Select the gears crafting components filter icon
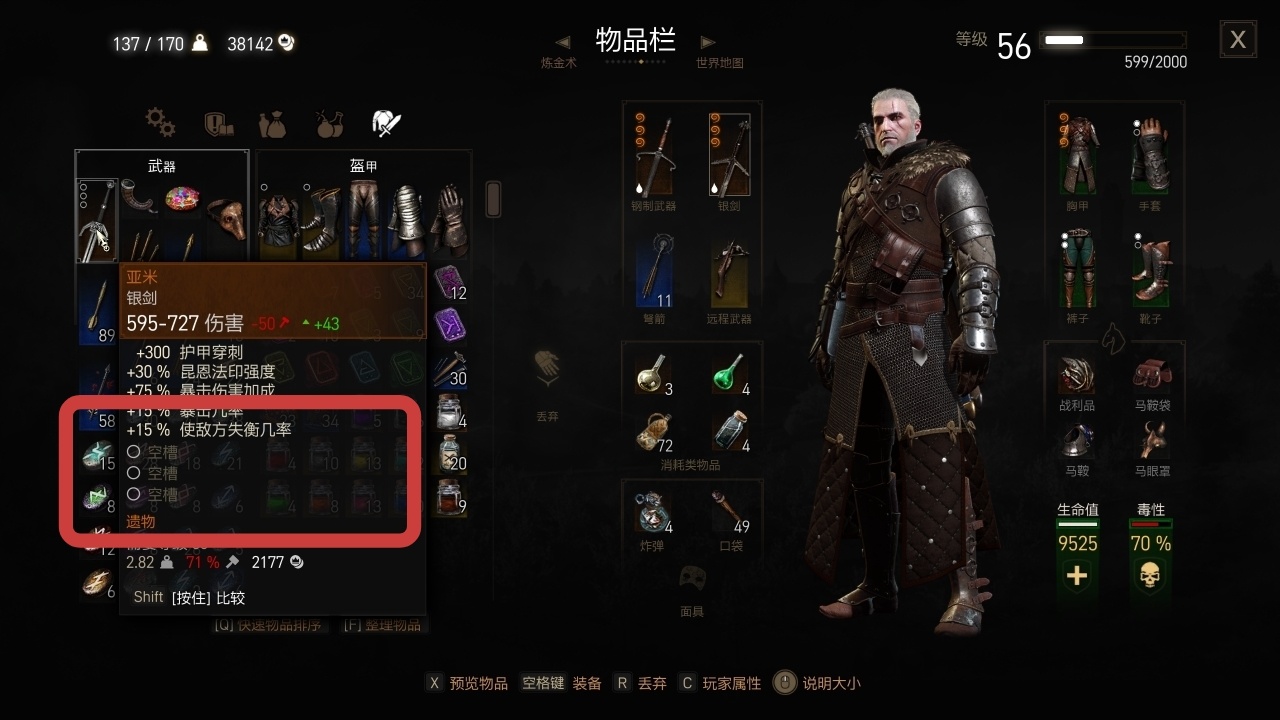 (160, 122)
